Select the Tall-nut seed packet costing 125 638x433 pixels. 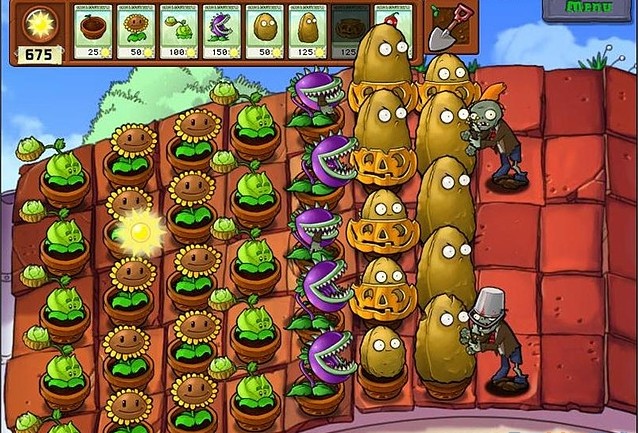pyautogui.click(x=309, y=30)
